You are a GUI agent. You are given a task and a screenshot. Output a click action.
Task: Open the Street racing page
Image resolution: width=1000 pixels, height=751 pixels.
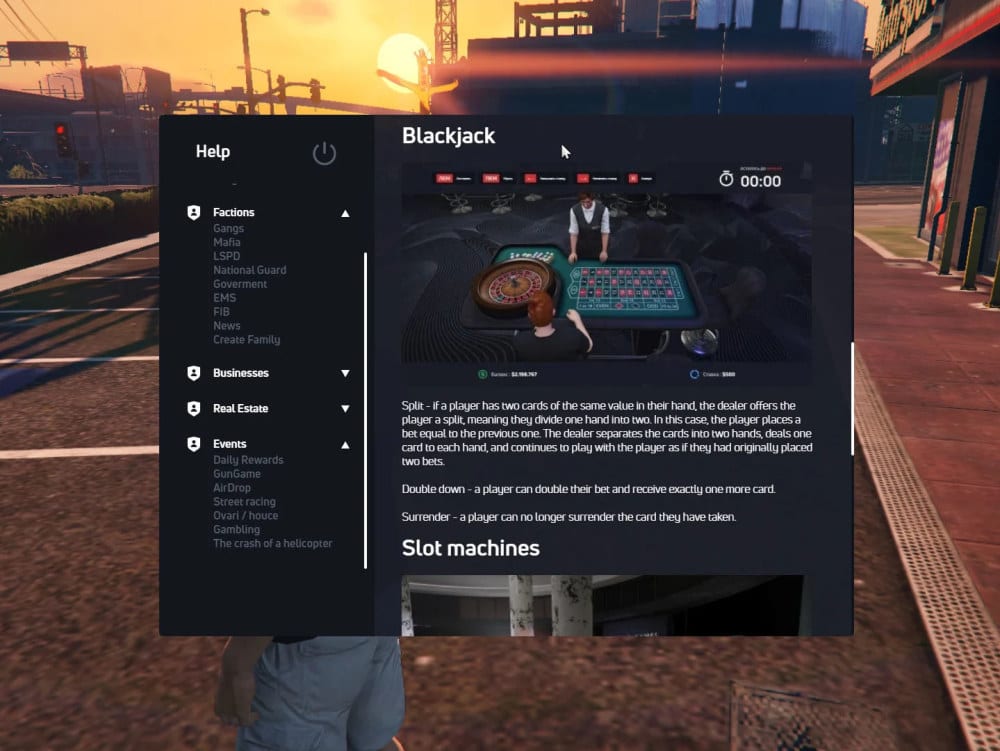tap(244, 502)
